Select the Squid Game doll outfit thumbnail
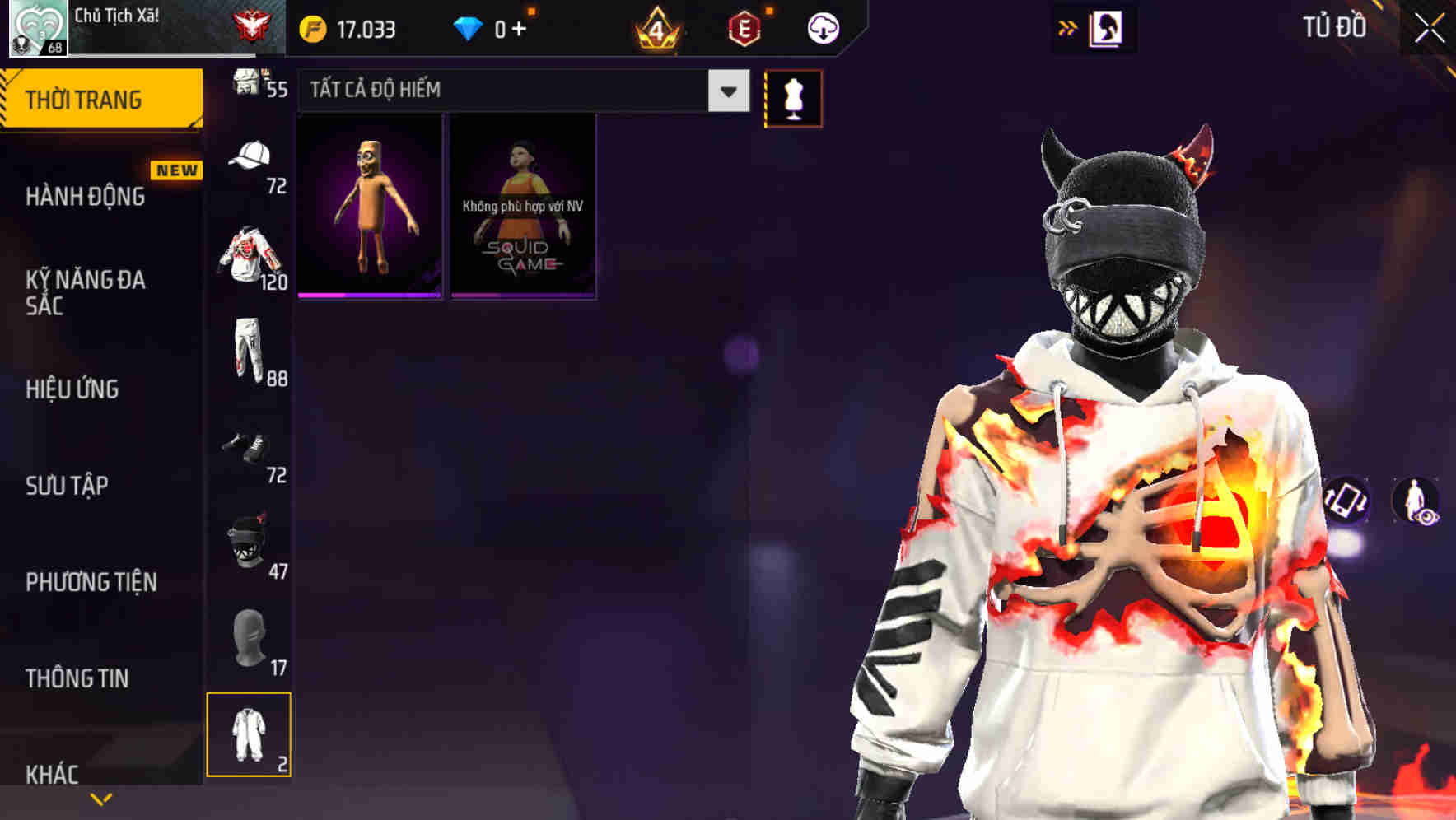This screenshot has height=820, width=1456. [x=522, y=205]
